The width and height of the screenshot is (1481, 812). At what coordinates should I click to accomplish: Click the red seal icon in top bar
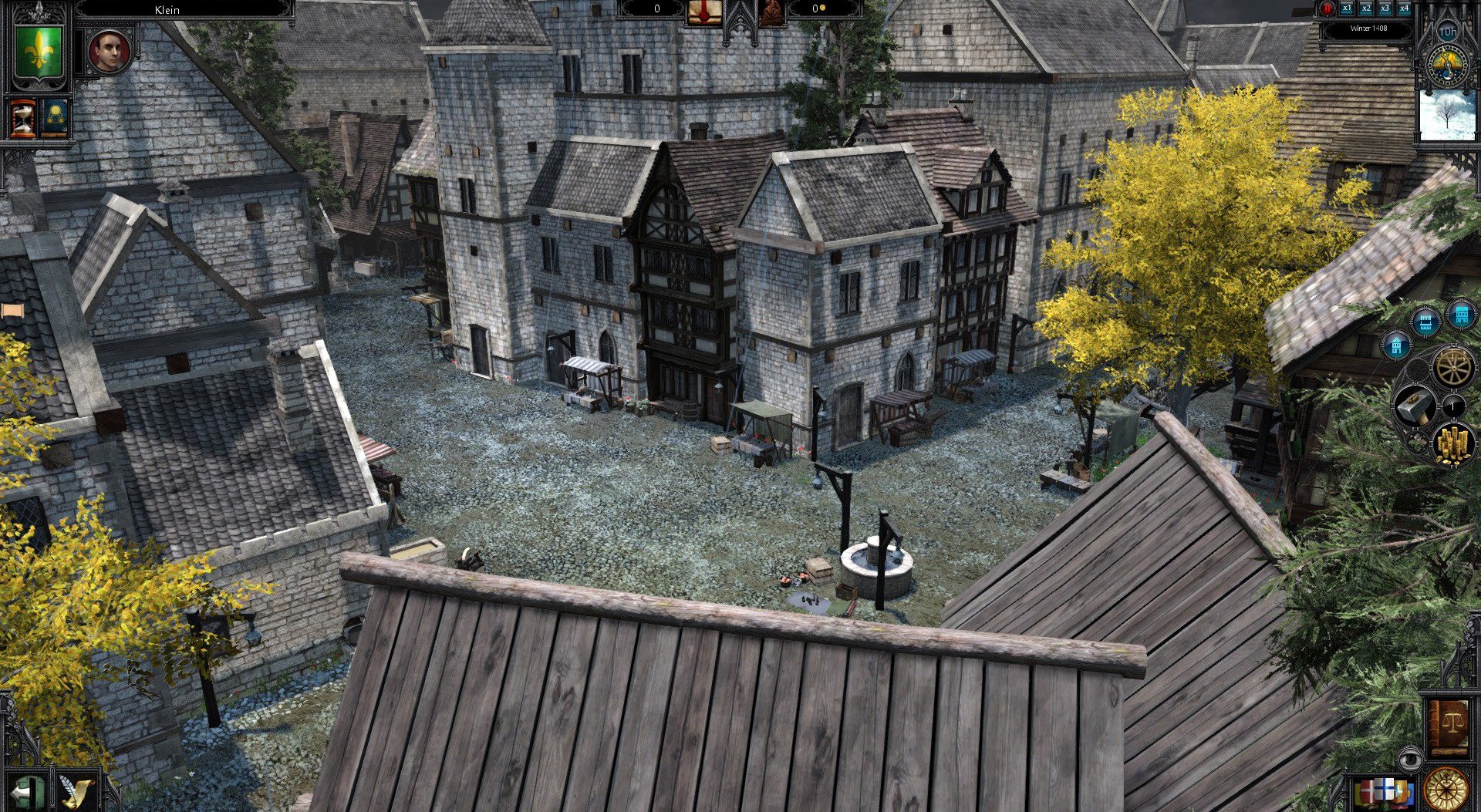pyautogui.click(x=703, y=11)
